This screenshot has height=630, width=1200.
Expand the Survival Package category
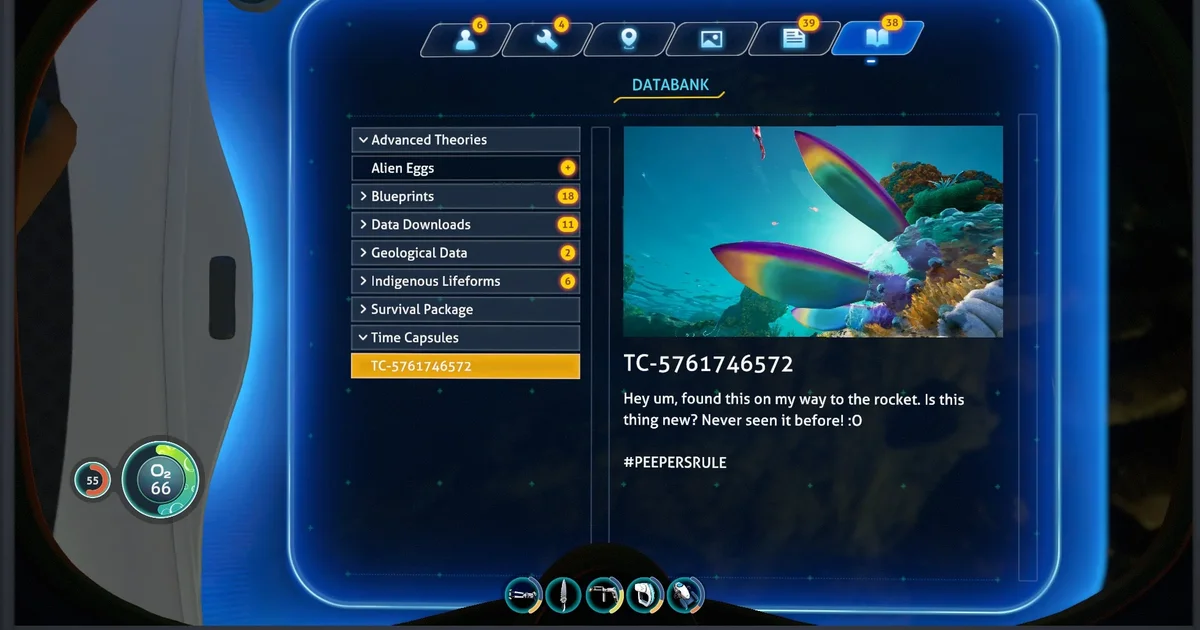point(465,310)
